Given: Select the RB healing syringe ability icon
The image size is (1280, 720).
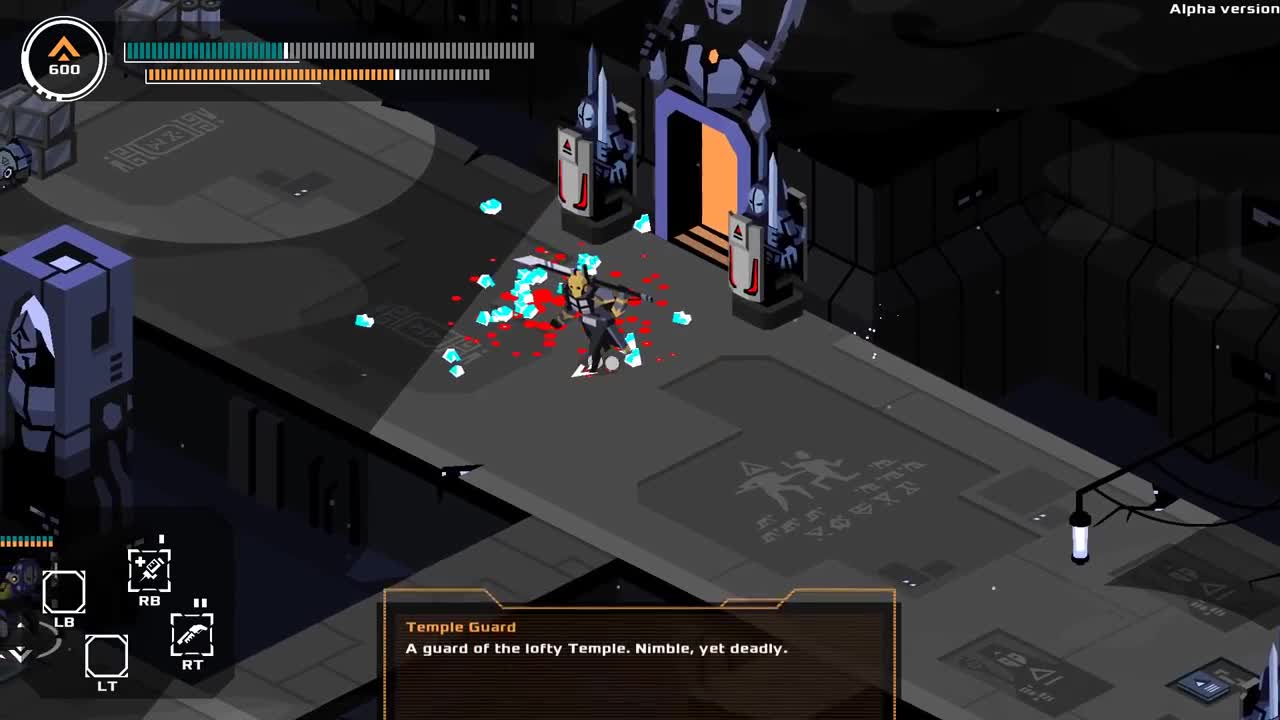Looking at the screenshot, I should point(151,570).
